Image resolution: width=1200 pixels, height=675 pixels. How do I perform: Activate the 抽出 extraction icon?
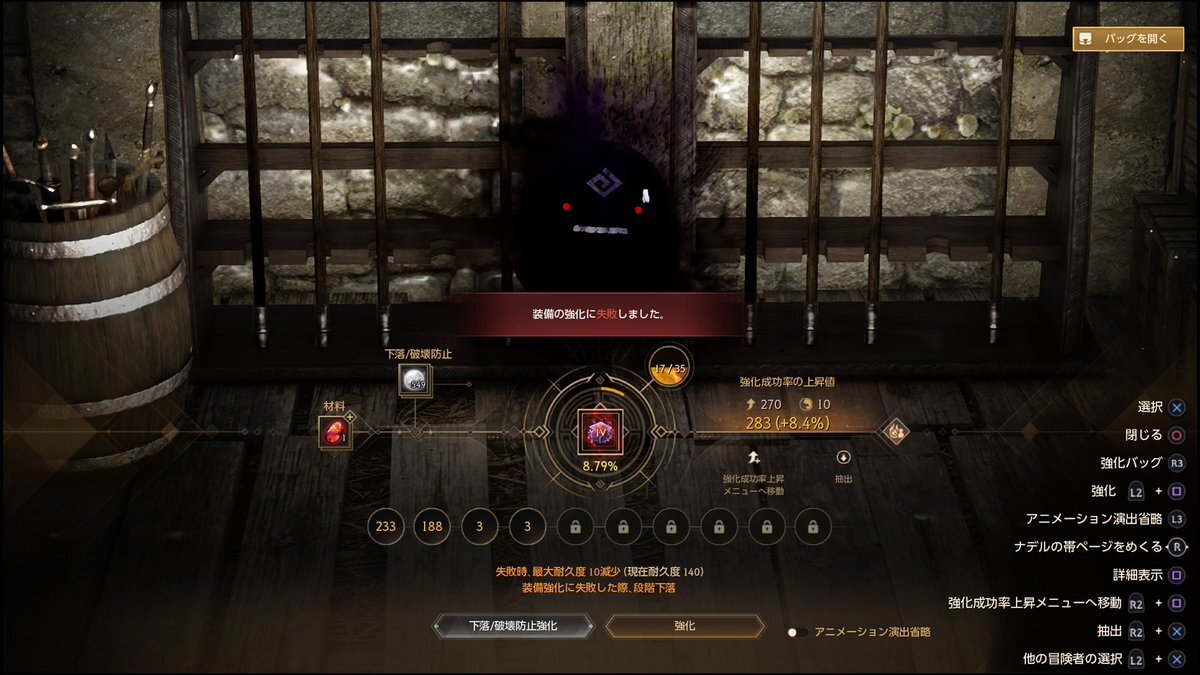pyautogui.click(x=843, y=457)
